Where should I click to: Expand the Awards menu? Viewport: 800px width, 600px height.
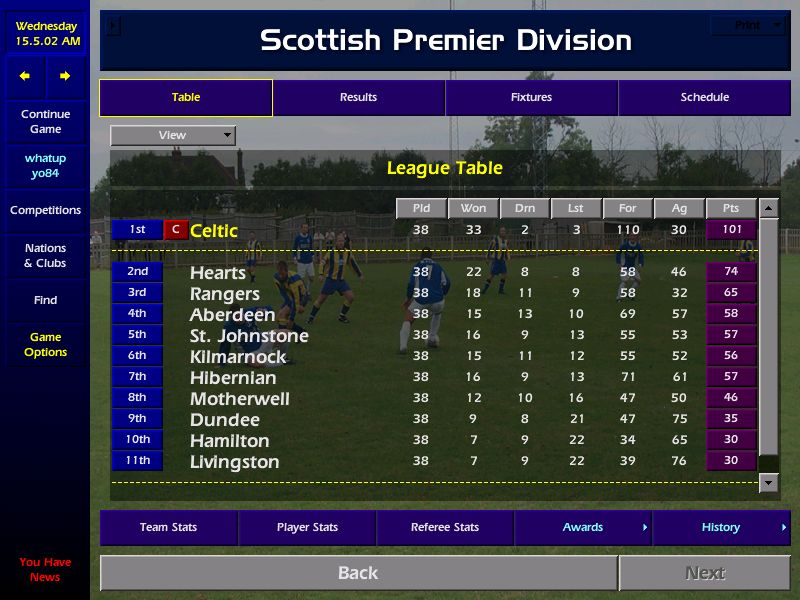[583, 527]
